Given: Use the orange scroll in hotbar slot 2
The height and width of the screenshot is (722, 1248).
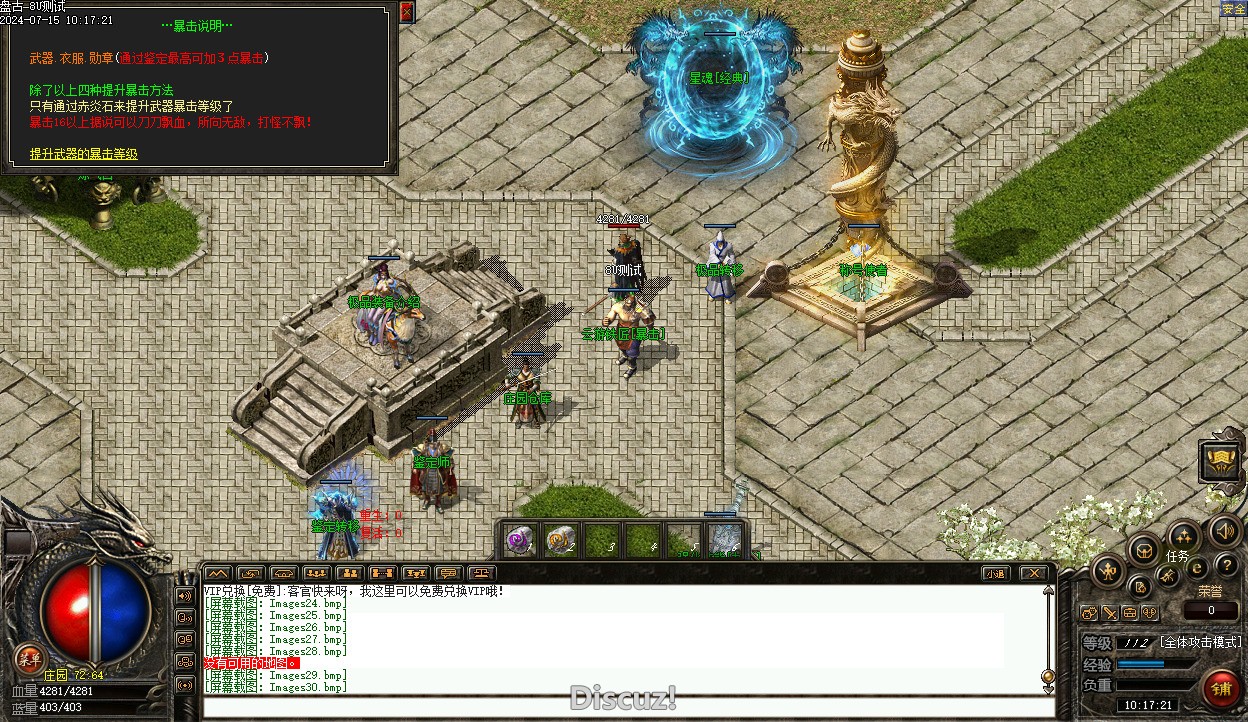Looking at the screenshot, I should pos(560,541).
